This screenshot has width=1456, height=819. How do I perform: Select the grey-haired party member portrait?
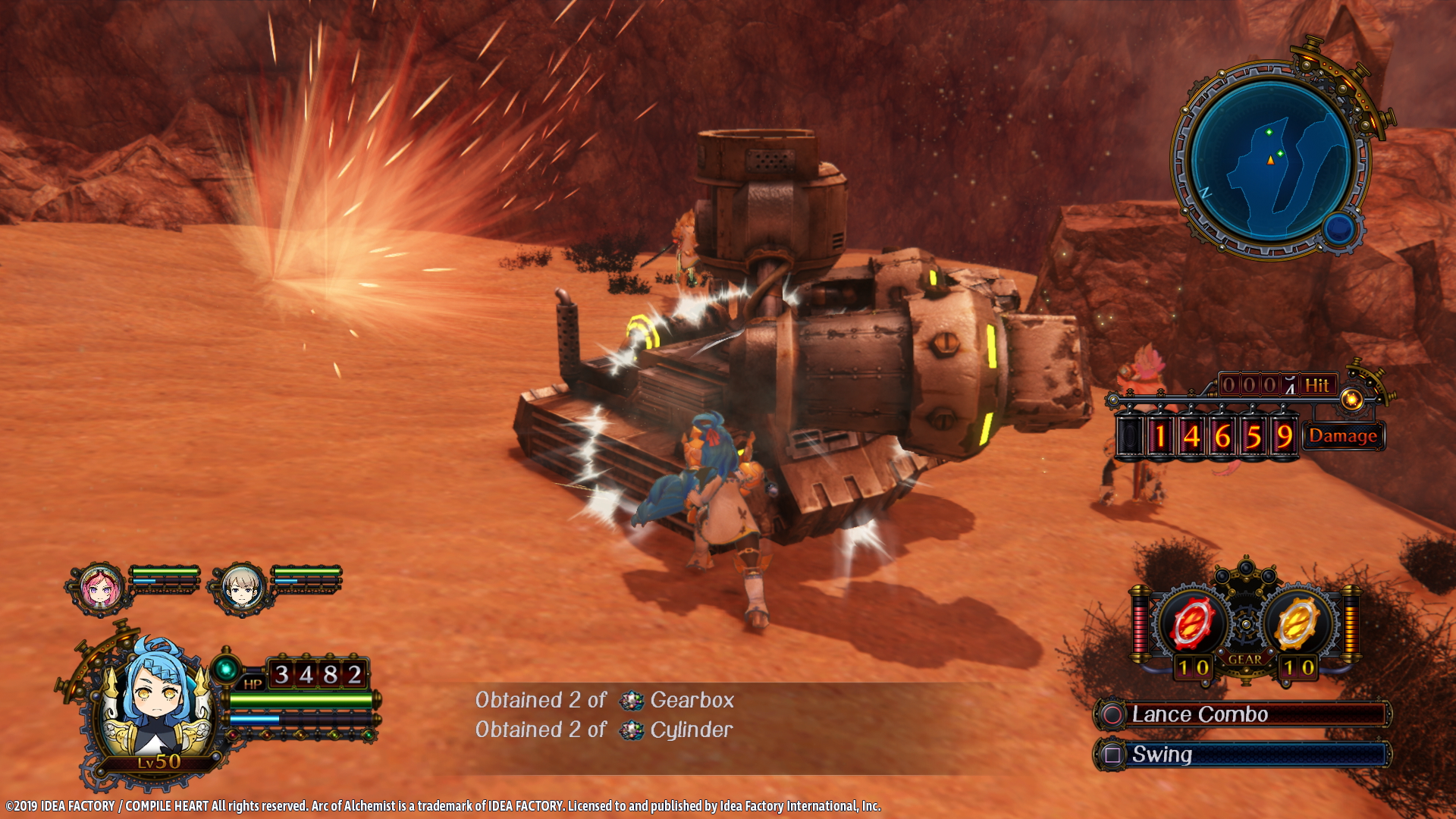coord(242,587)
